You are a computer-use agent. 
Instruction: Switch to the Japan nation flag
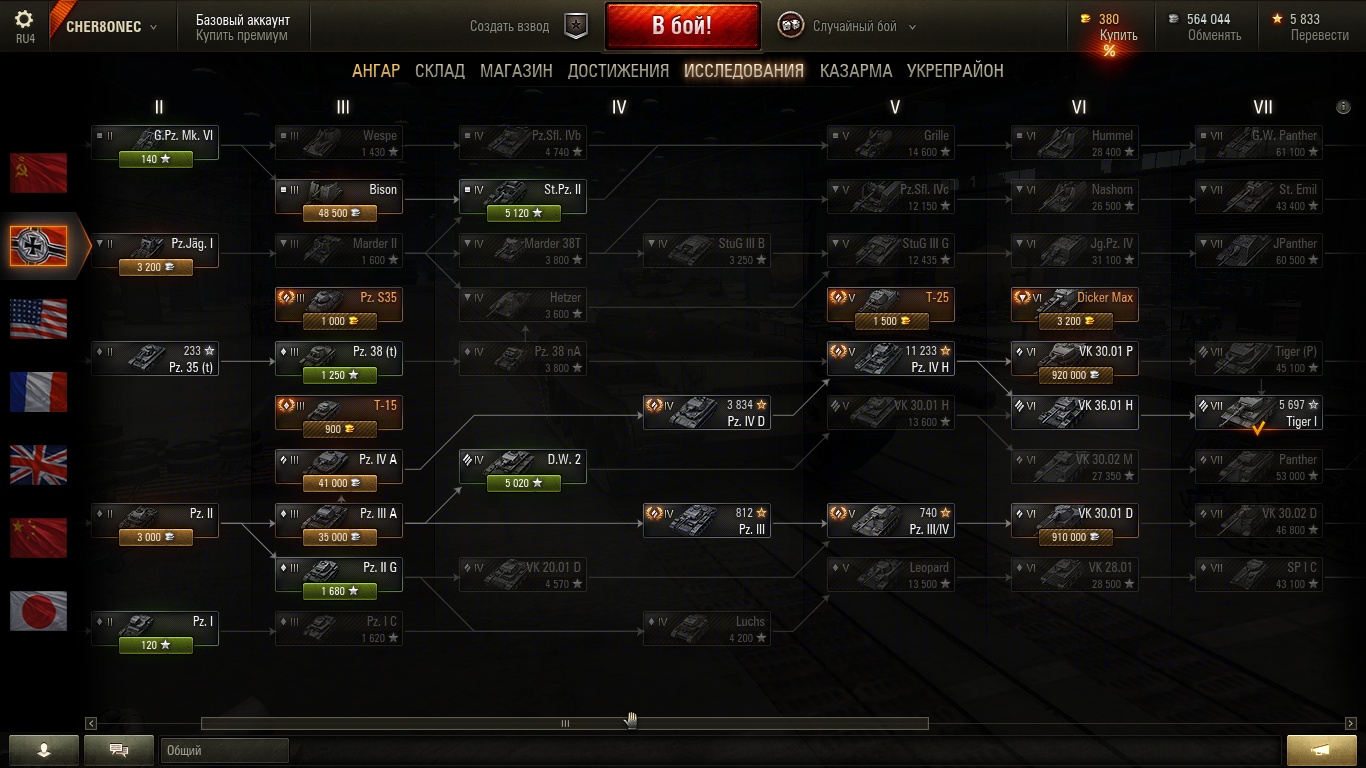[39, 611]
